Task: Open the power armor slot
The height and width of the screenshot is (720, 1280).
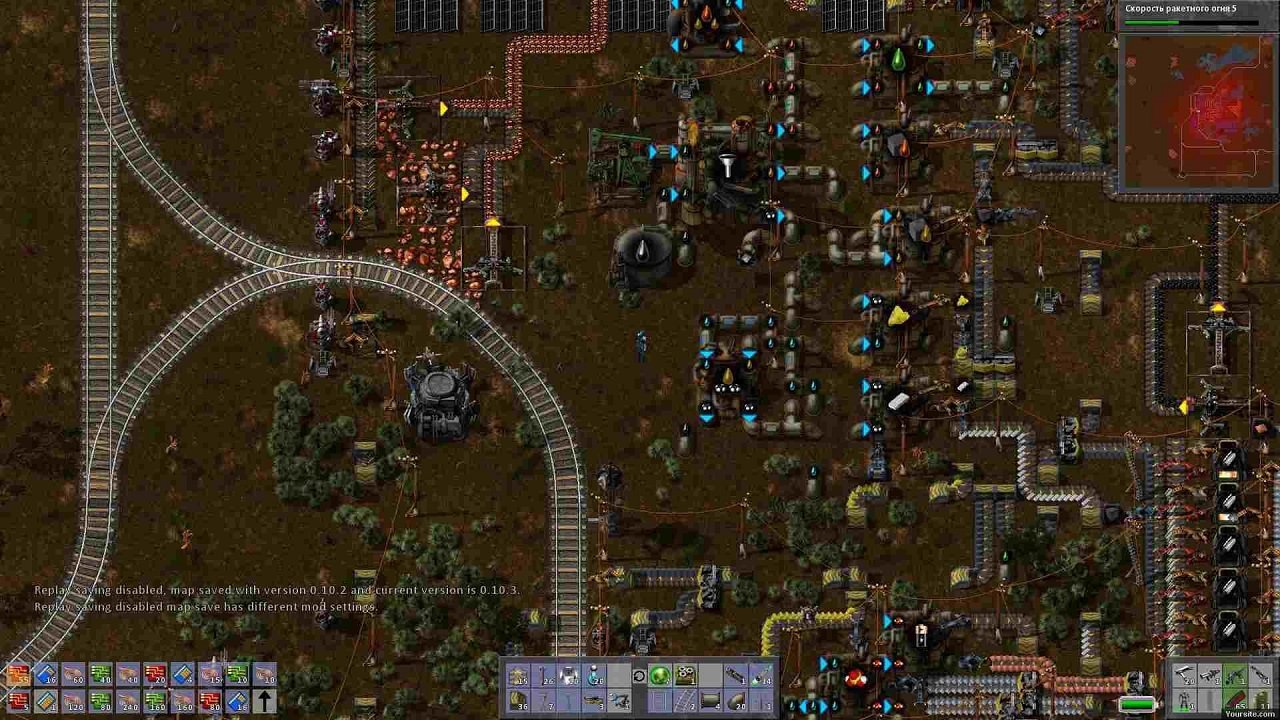Action: (x=1184, y=700)
